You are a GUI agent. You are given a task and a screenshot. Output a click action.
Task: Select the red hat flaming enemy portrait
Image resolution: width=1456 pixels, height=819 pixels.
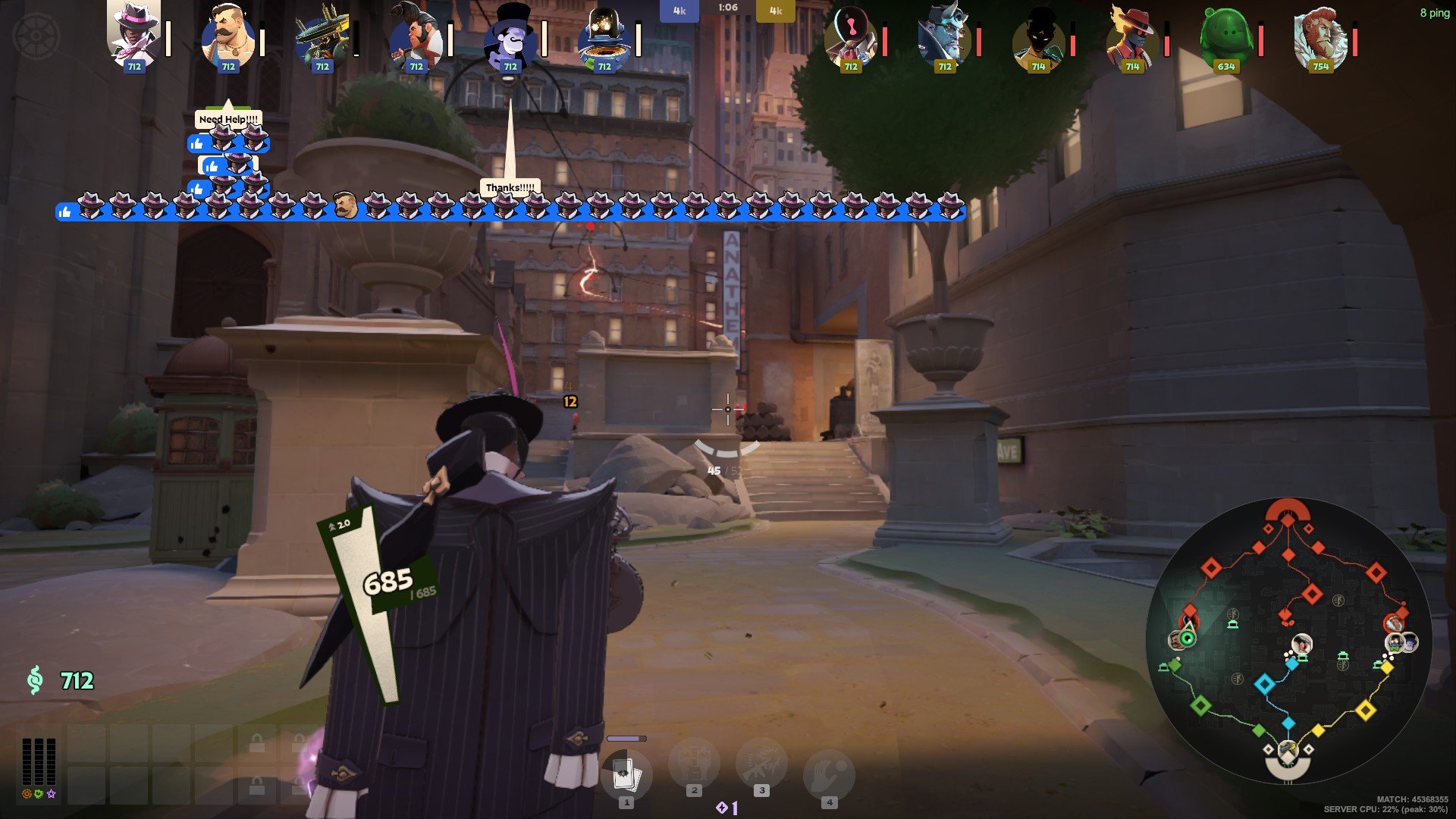(x=1132, y=36)
